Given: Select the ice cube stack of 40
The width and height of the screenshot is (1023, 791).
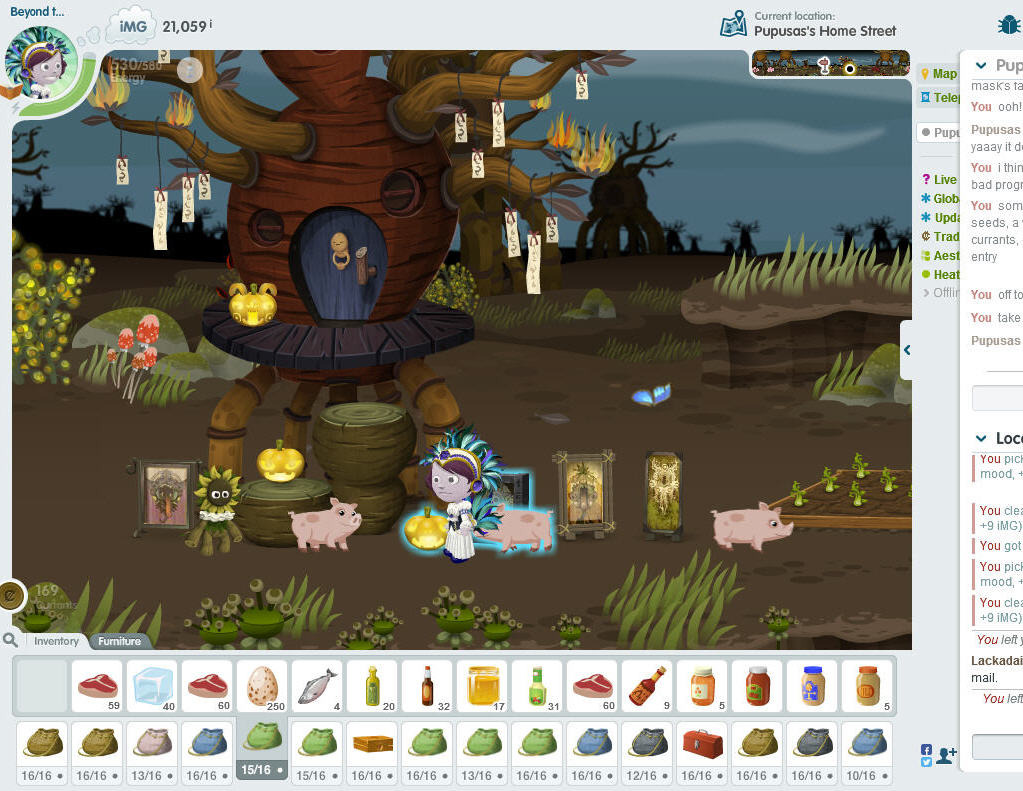Looking at the screenshot, I should pyautogui.click(x=152, y=686).
